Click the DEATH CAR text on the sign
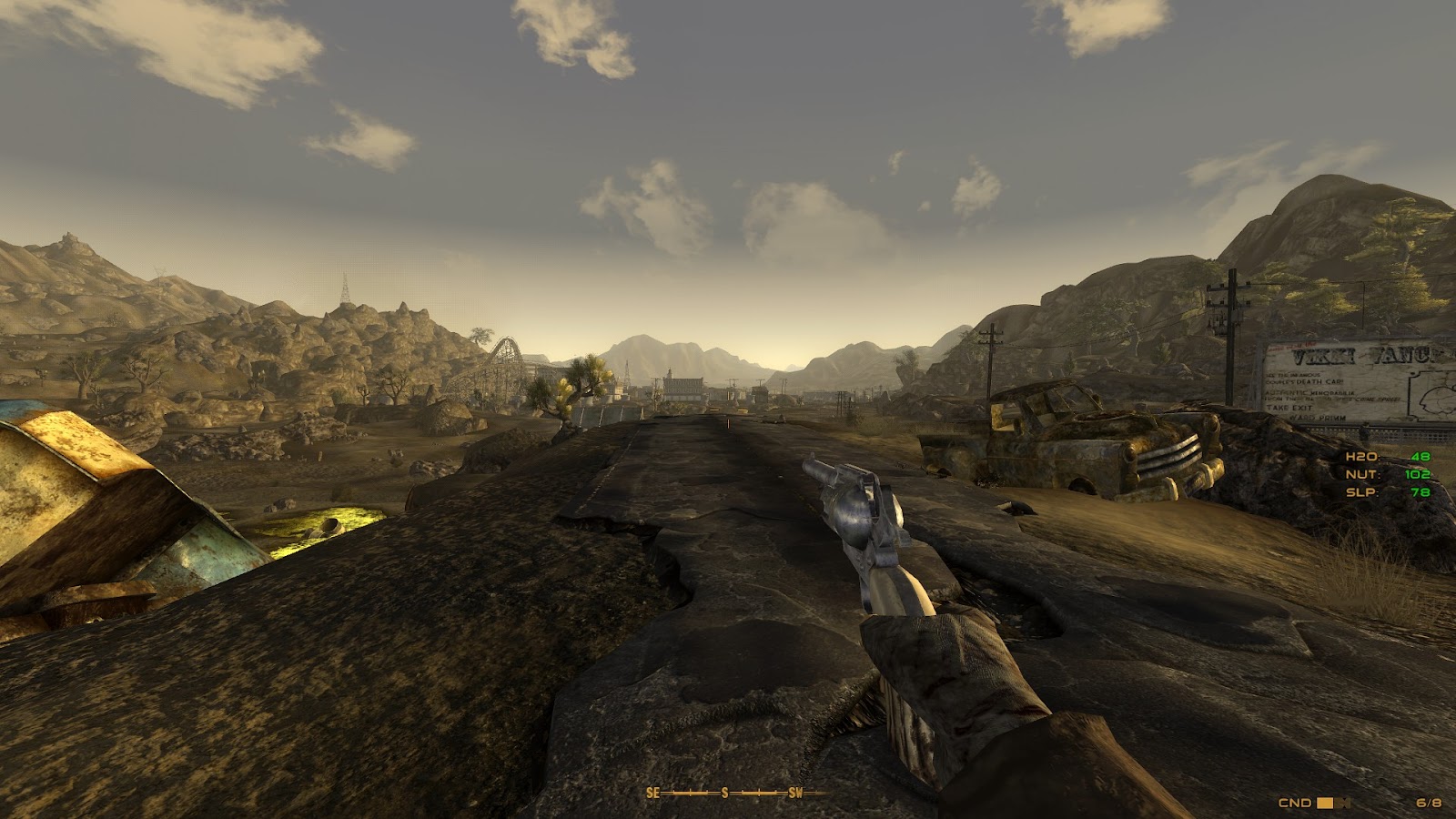 (1317, 381)
